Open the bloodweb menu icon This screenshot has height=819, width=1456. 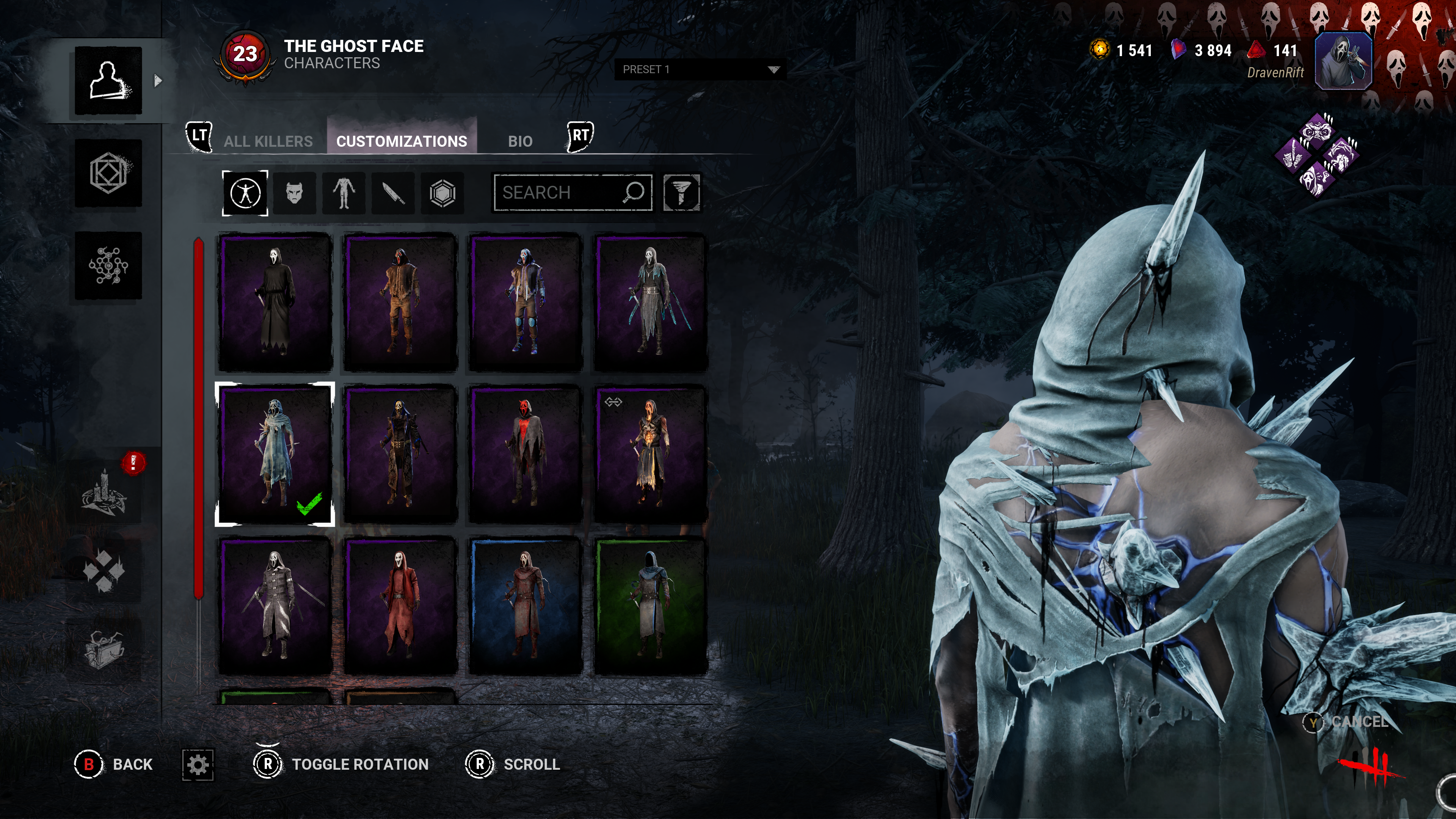coord(108,265)
